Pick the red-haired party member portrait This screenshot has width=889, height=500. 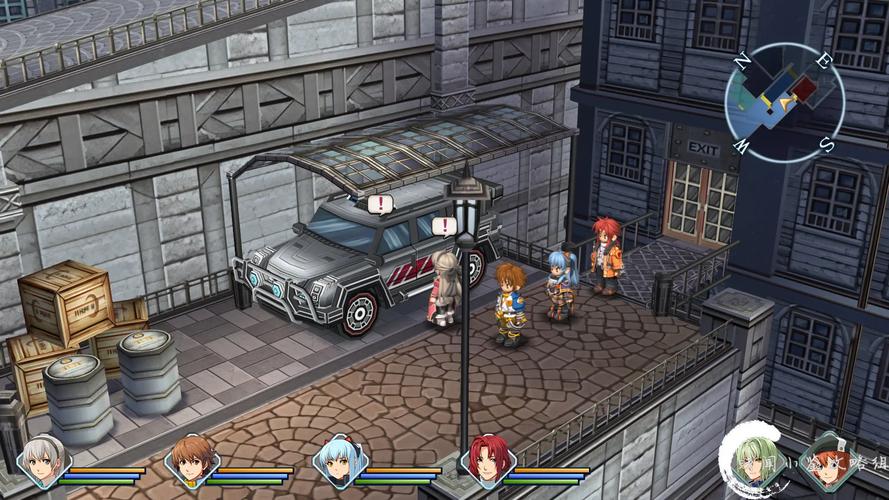click(x=487, y=461)
